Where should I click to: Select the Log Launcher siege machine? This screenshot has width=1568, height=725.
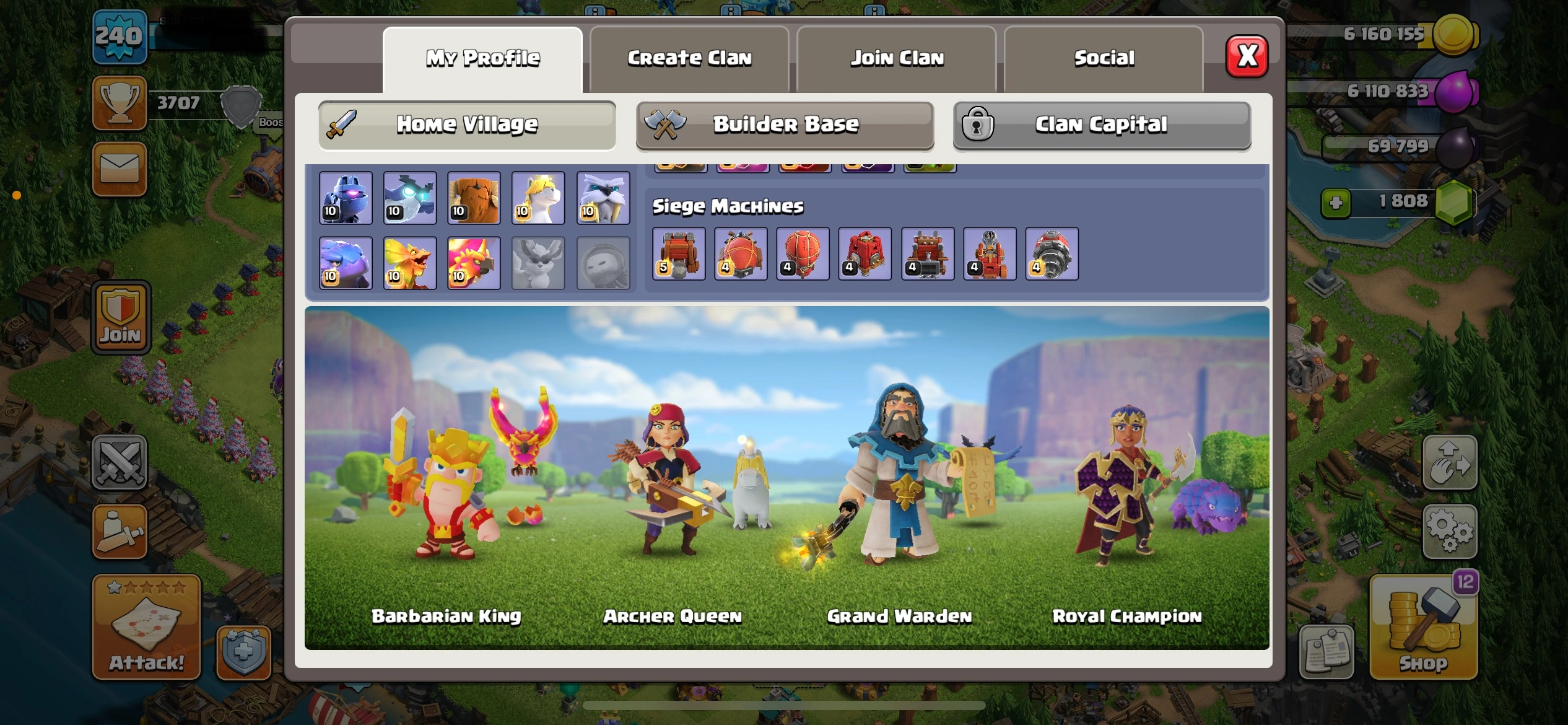927,254
